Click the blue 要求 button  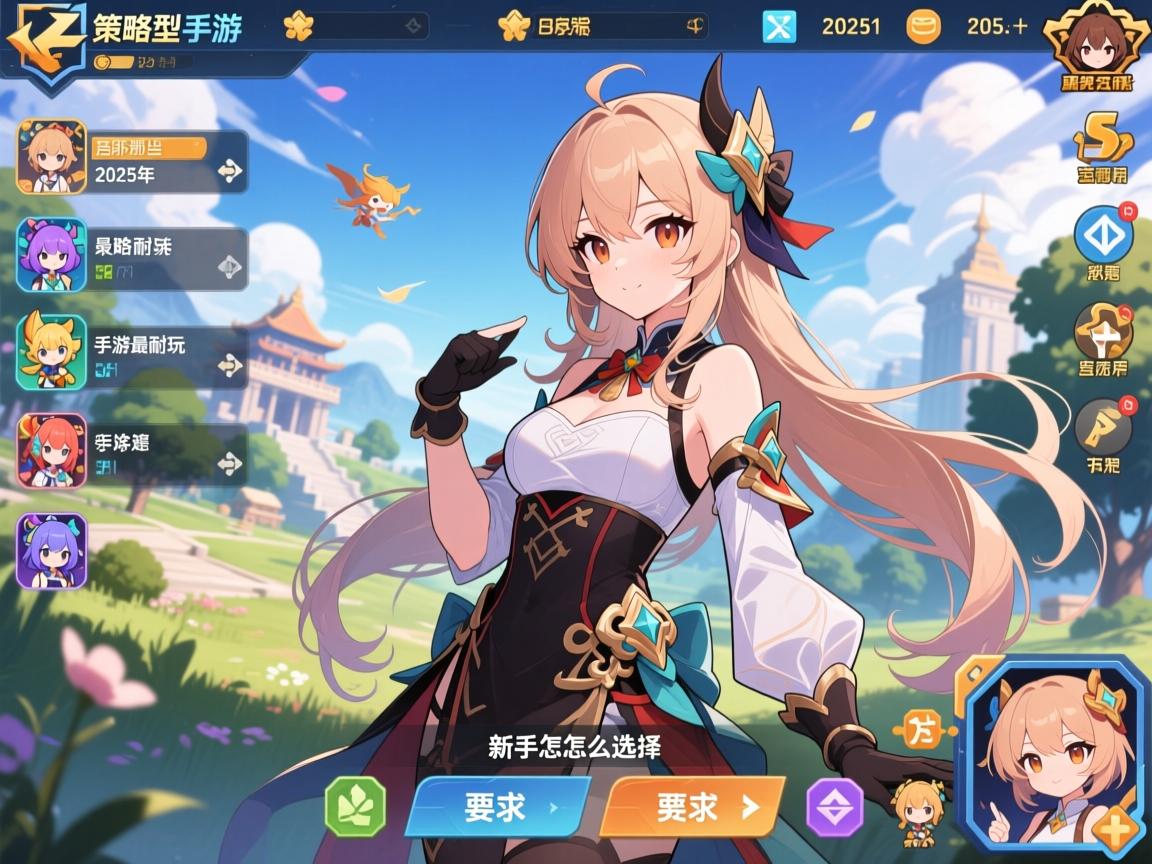[x=496, y=807]
